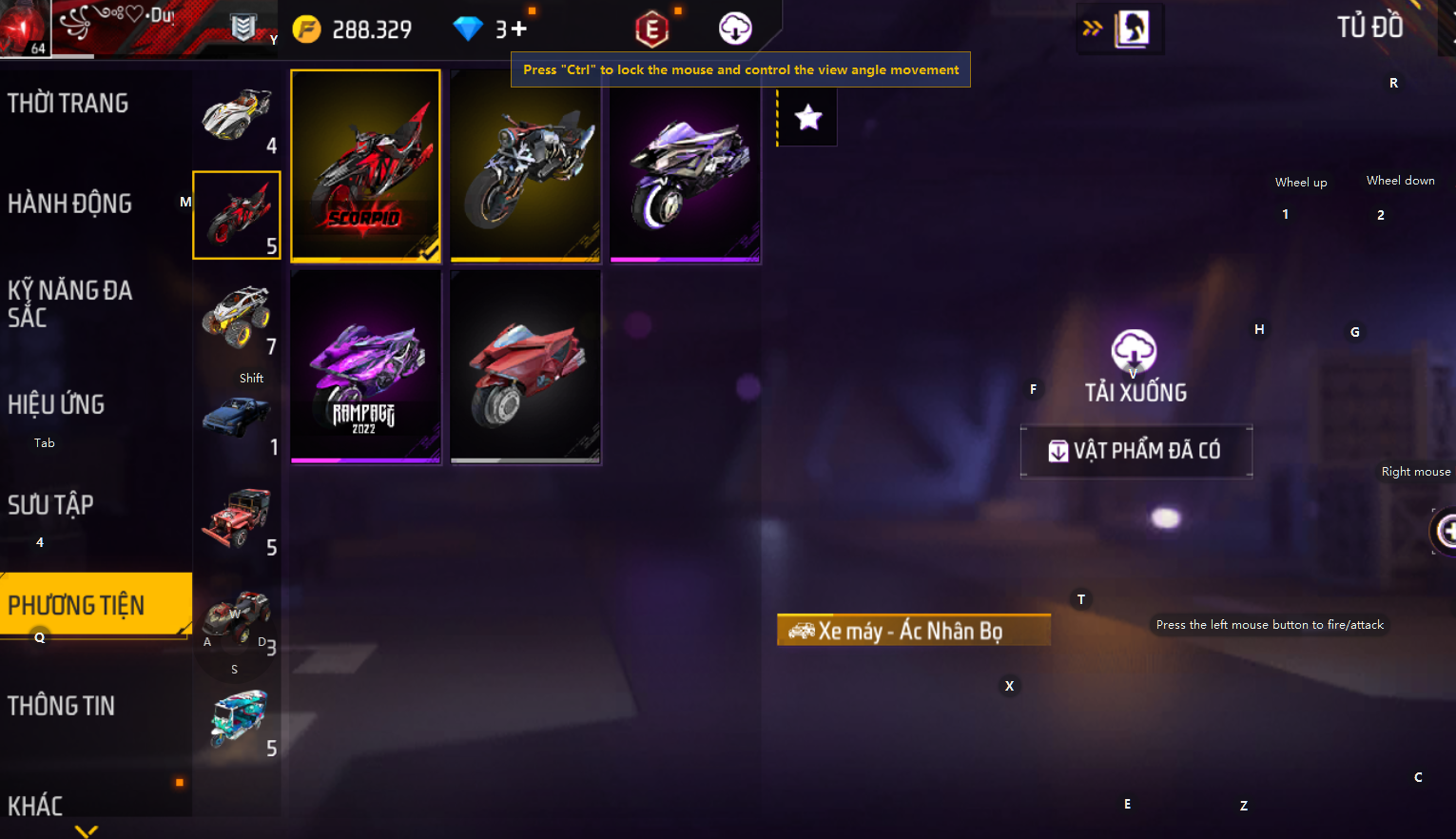The height and width of the screenshot is (839, 1456).
Task: Open the Hiệu Ứng tab
Action: [x=57, y=404]
